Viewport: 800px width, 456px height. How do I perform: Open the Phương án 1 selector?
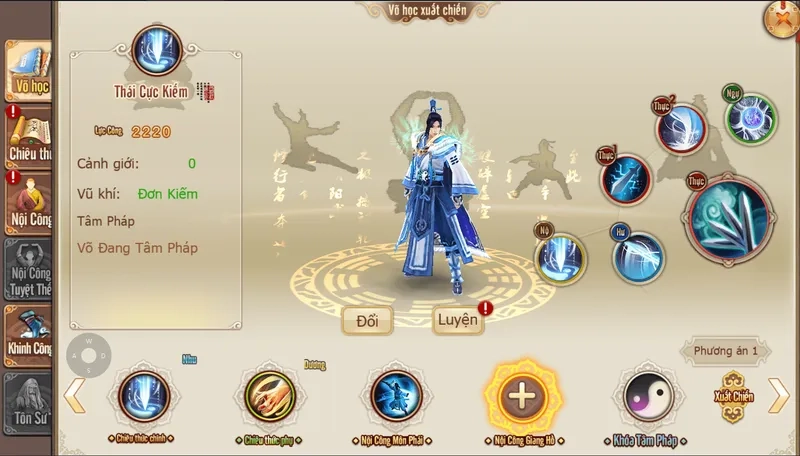(727, 351)
